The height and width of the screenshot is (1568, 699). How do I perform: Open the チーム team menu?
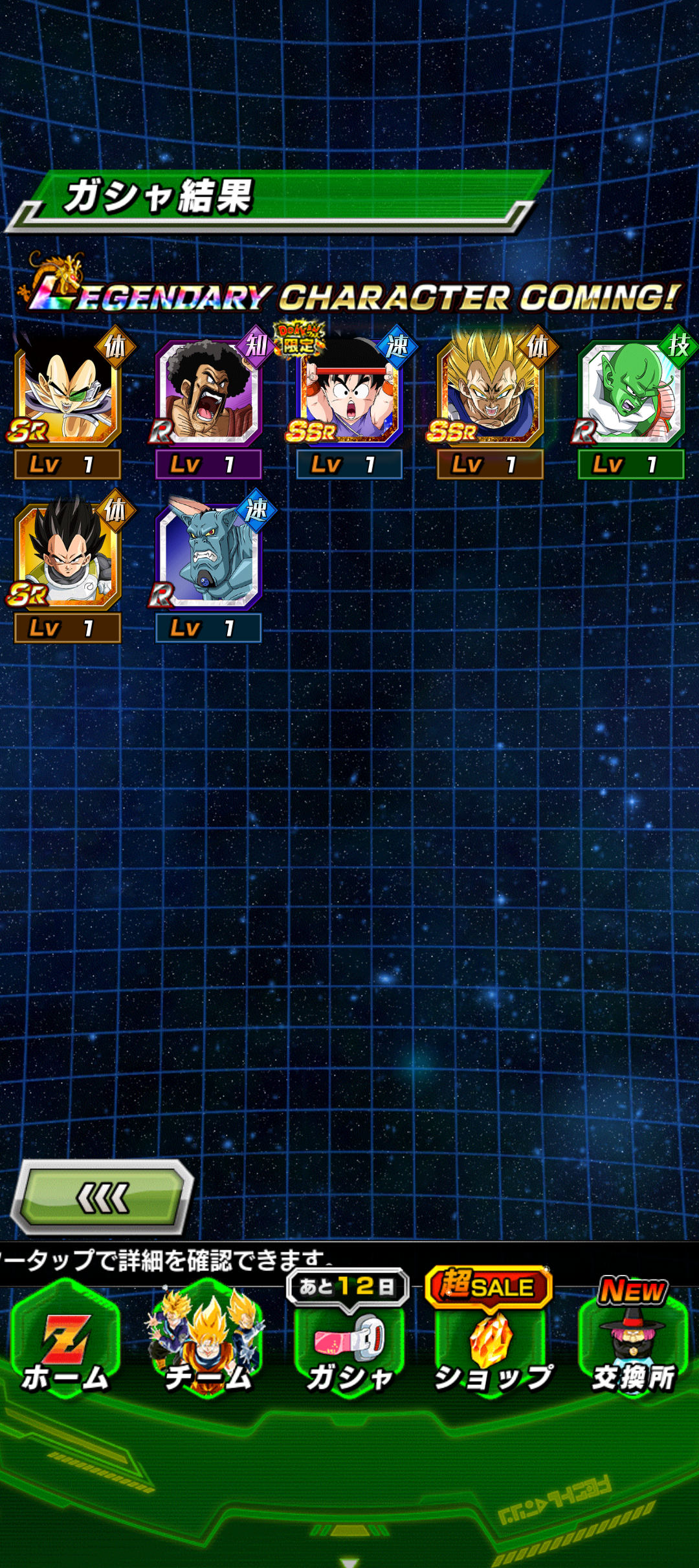(x=207, y=1347)
